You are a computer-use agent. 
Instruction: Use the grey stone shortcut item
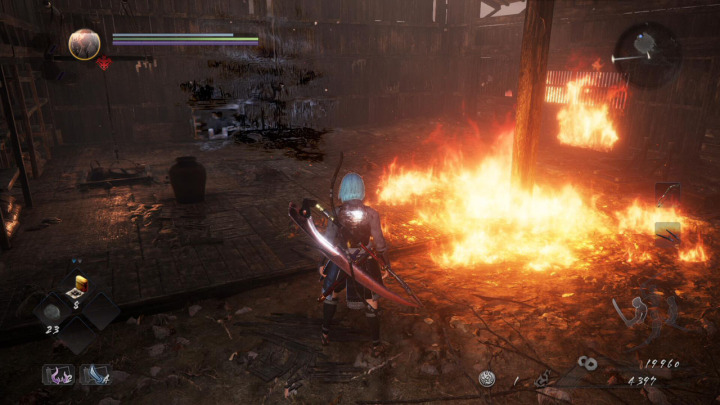(51, 310)
